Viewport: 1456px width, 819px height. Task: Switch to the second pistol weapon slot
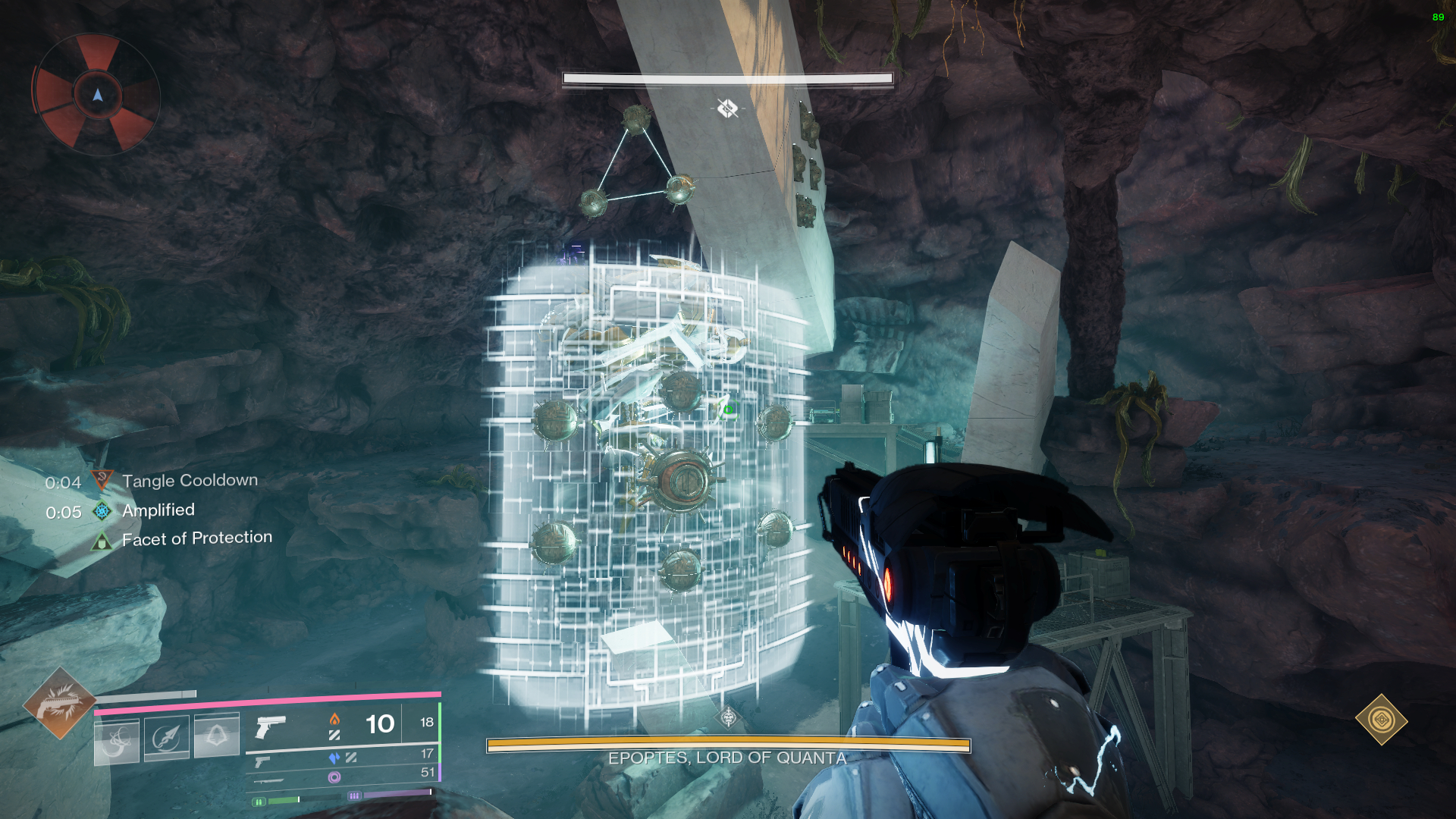coord(262,761)
